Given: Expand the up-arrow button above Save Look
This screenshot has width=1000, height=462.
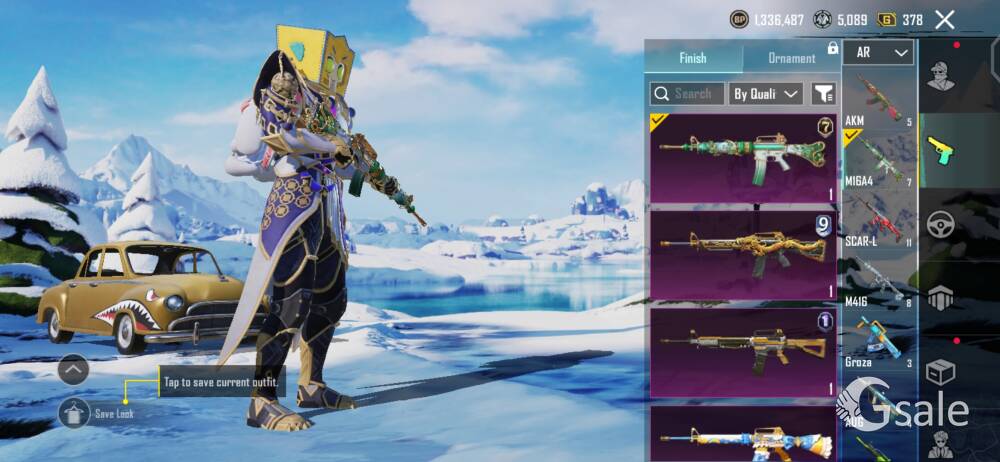Looking at the screenshot, I should click(74, 370).
